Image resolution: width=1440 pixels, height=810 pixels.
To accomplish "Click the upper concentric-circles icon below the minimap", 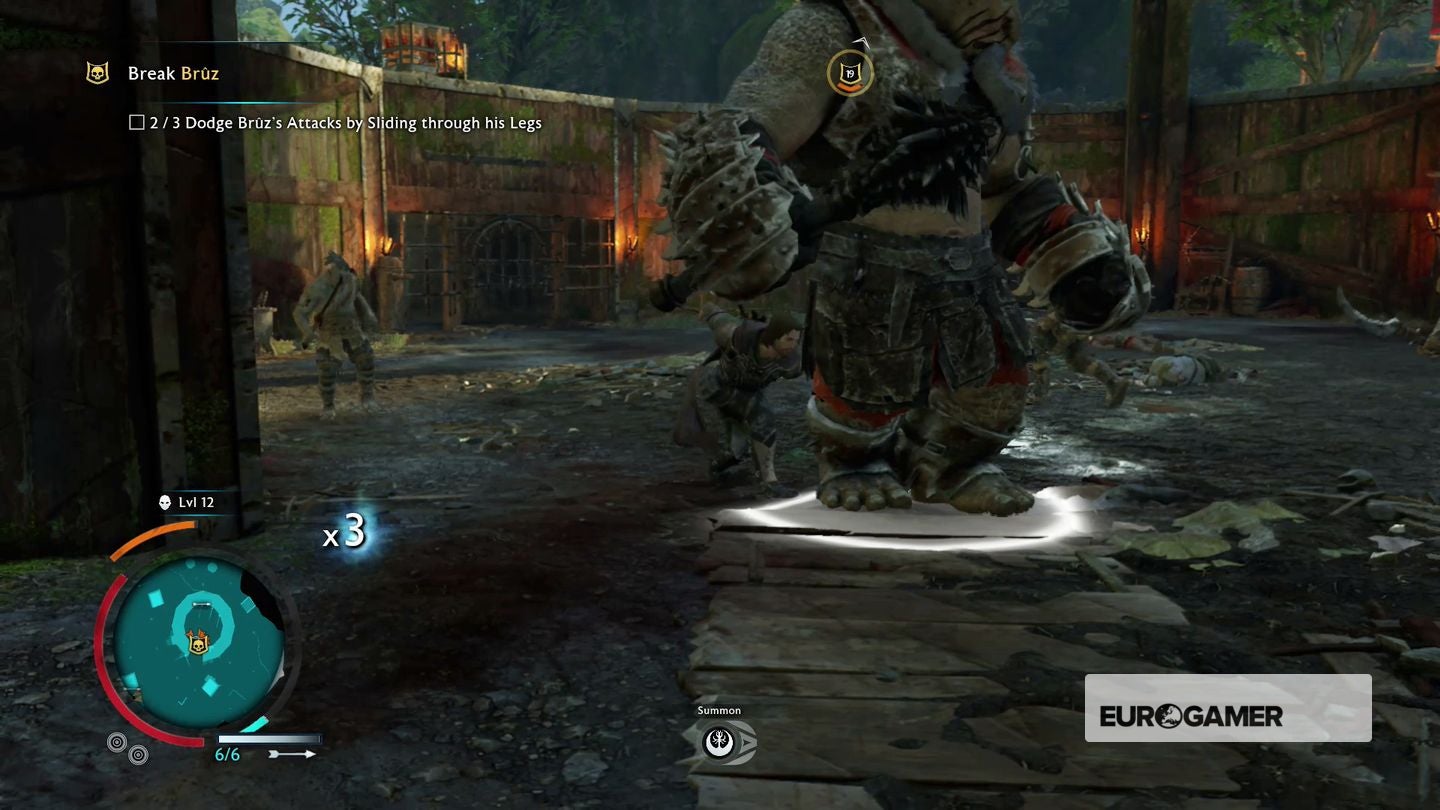I will (x=117, y=741).
